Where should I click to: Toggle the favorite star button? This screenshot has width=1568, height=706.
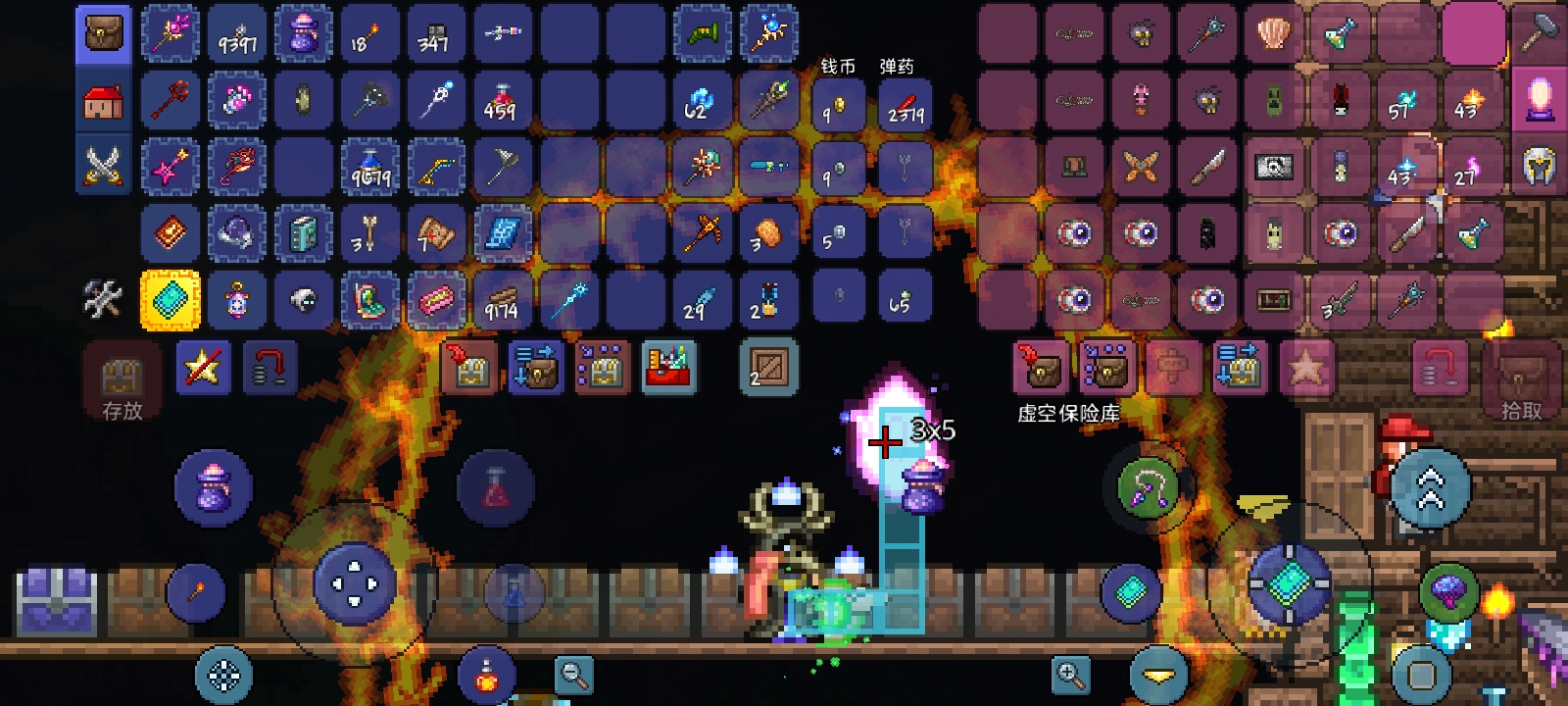point(203,368)
